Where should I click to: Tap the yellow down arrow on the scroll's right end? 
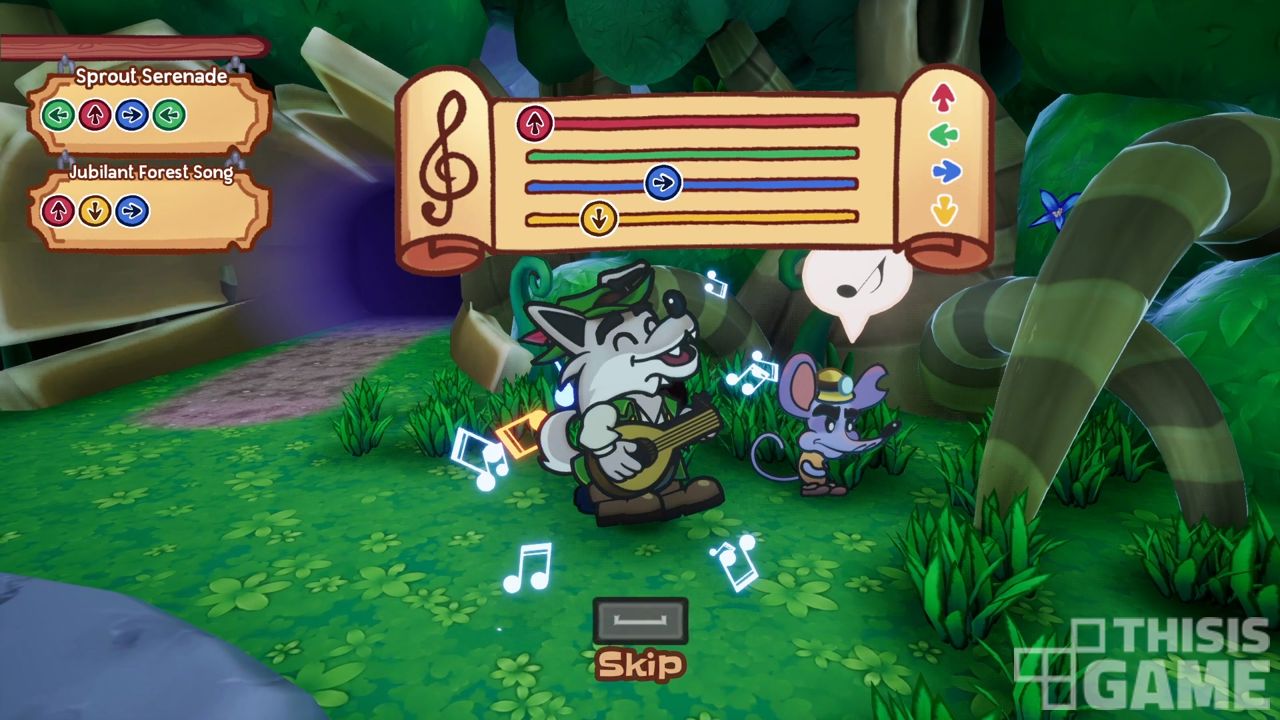pos(944,210)
